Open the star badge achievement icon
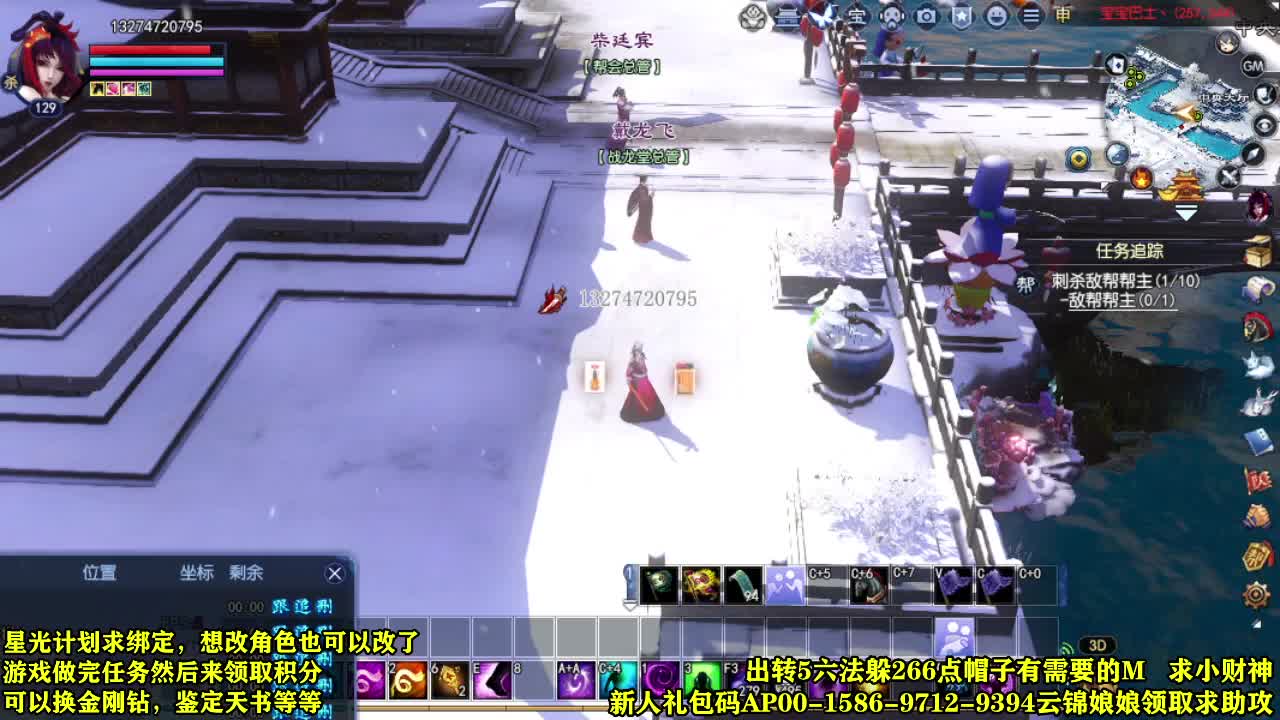The height and width of the screenshot is (720, 1280). (961, 15)
